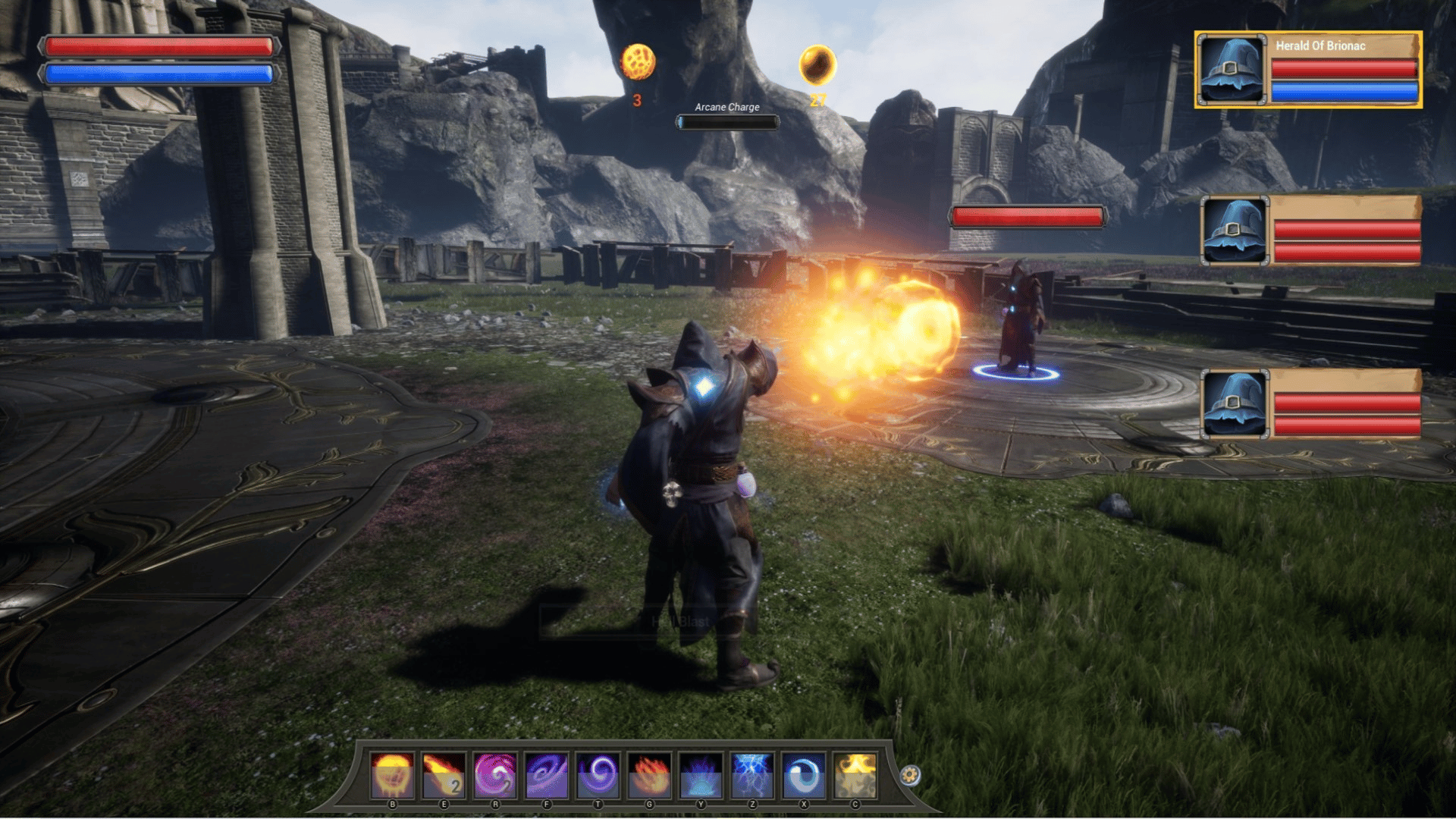
Task: Cast the orange flame burst ability
Action: pyautogui.click(x=650, y=775)
